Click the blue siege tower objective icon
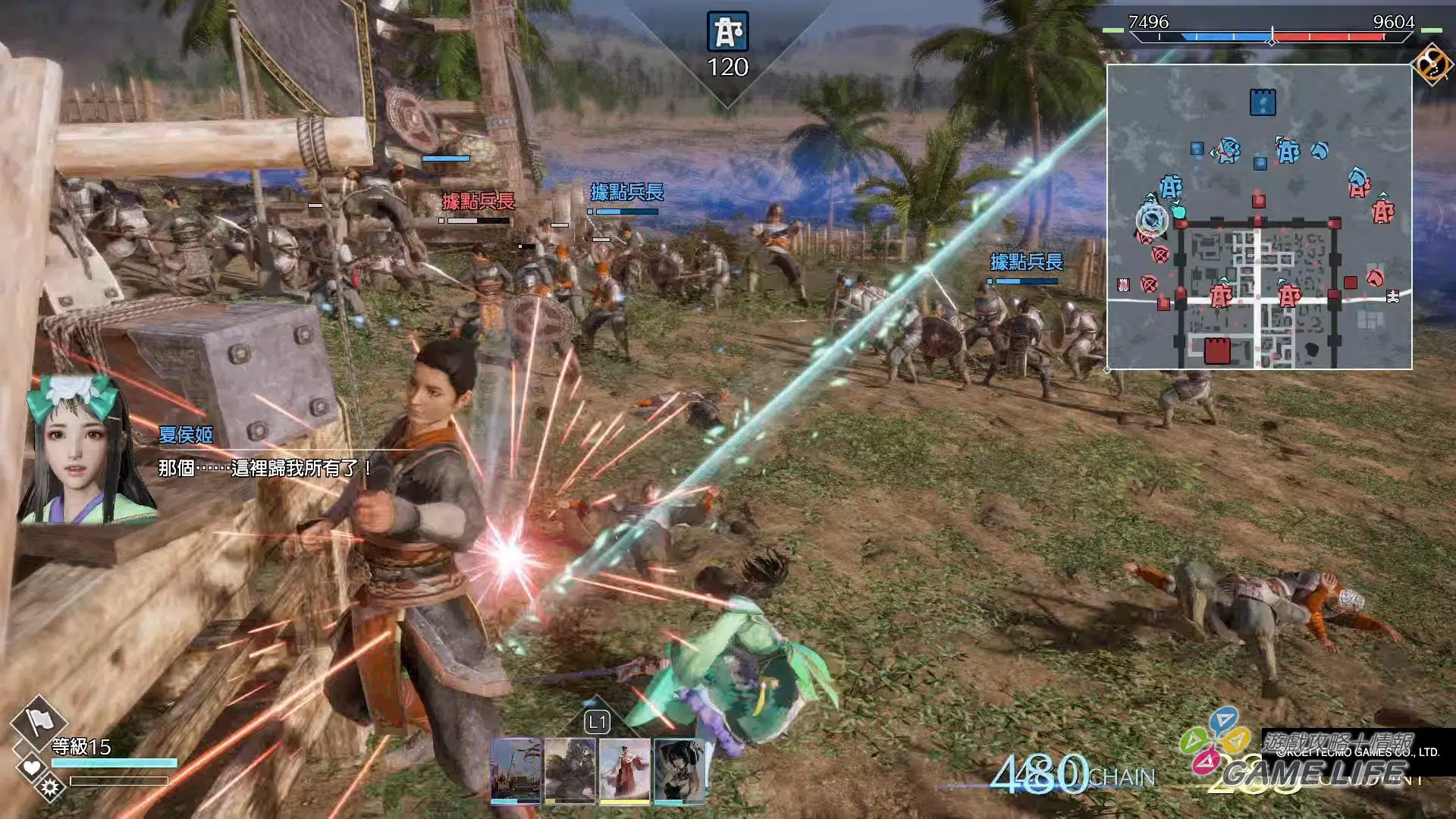The height and width of the screenshot is (819, 1456). point(727,32)
